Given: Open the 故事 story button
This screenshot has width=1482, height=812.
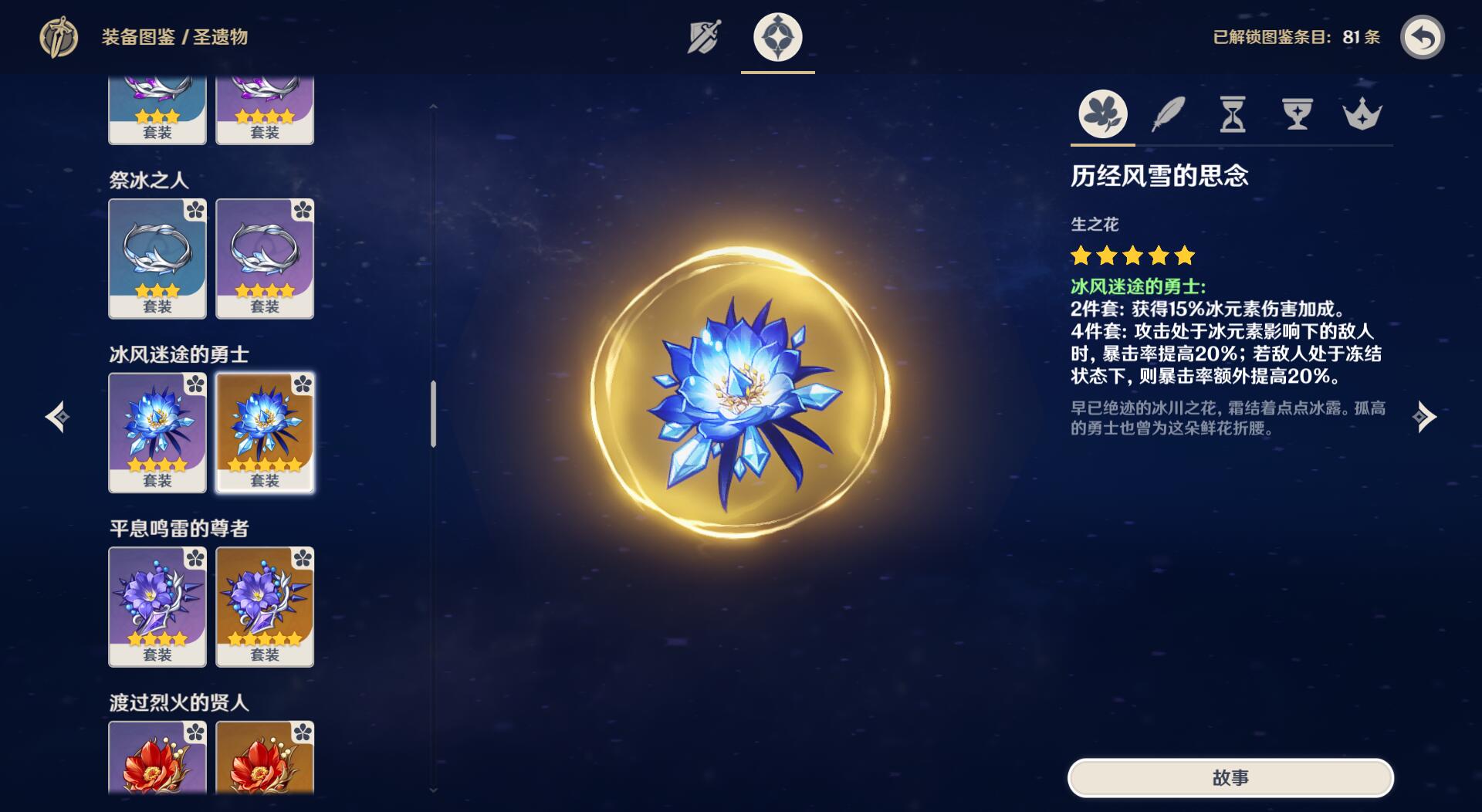Looking at the screenshot, I should pos(1230,777).
